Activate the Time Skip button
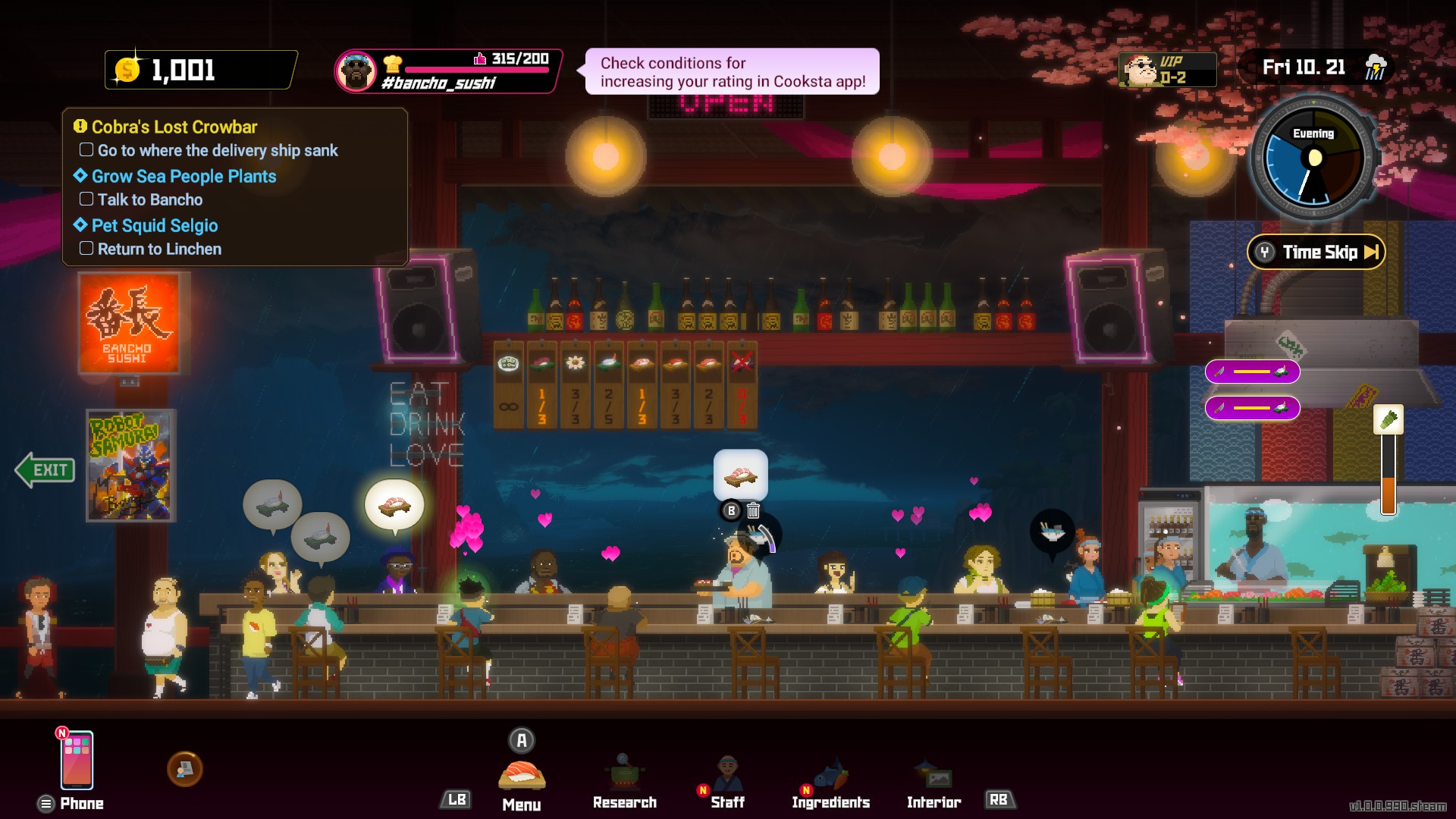The height and width of the screenshot is (819, 1456). pos(1316,253)
